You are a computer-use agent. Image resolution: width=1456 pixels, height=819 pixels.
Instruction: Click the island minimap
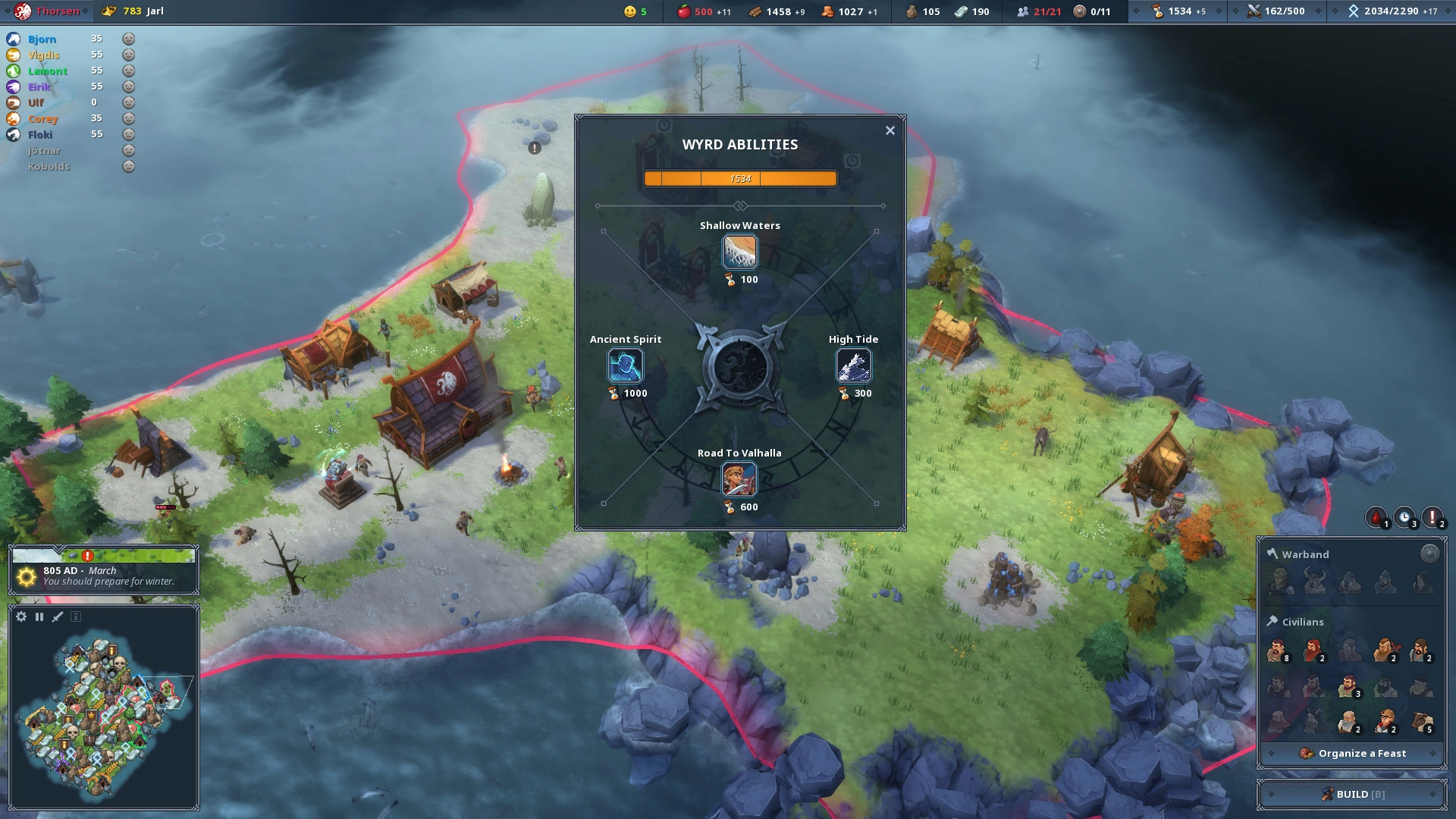102,713
